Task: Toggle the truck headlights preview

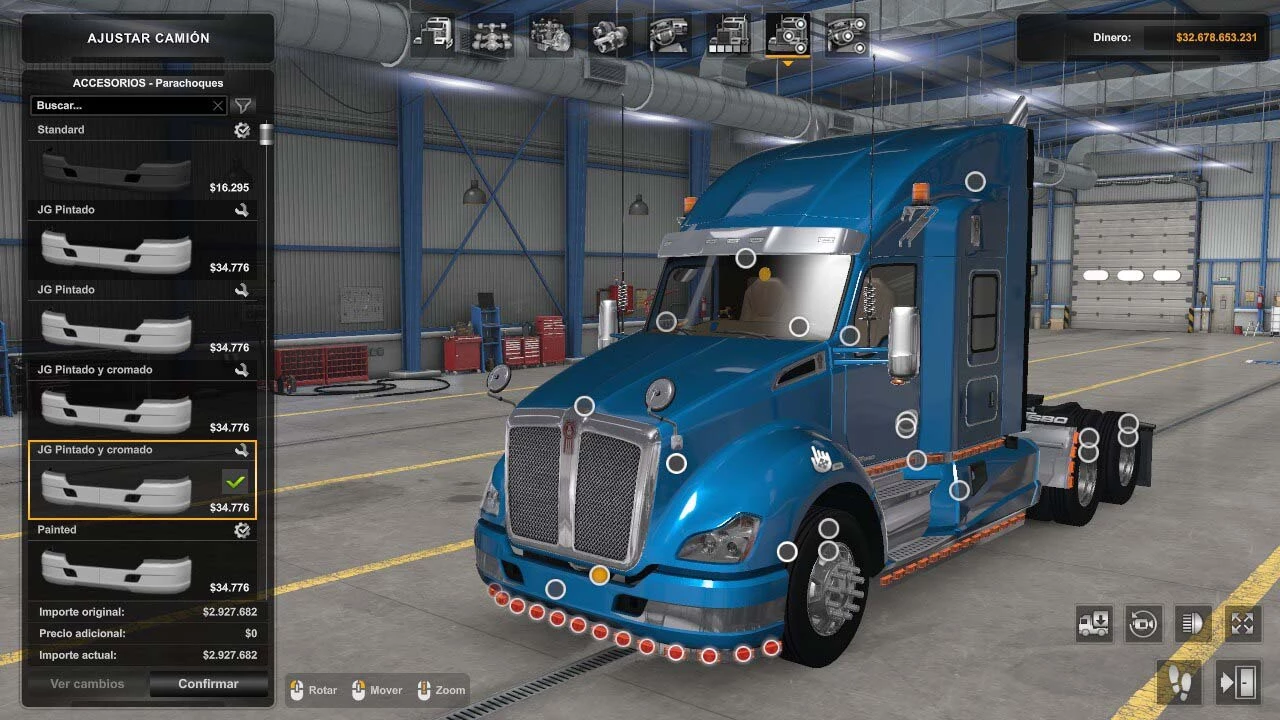Action: click(x=1192, y=623)
